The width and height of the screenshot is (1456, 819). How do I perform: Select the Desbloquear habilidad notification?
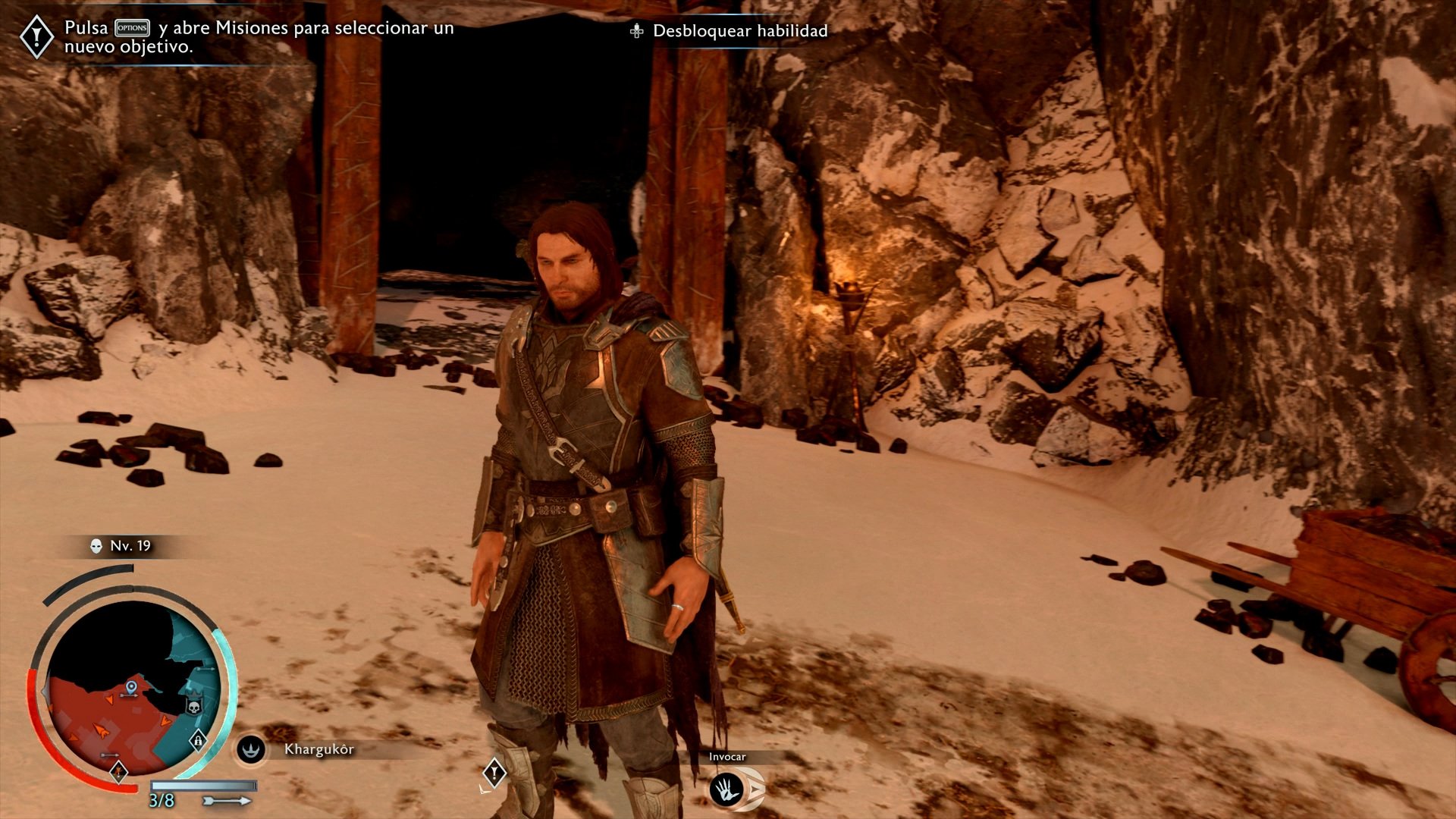tap(730, 31)
